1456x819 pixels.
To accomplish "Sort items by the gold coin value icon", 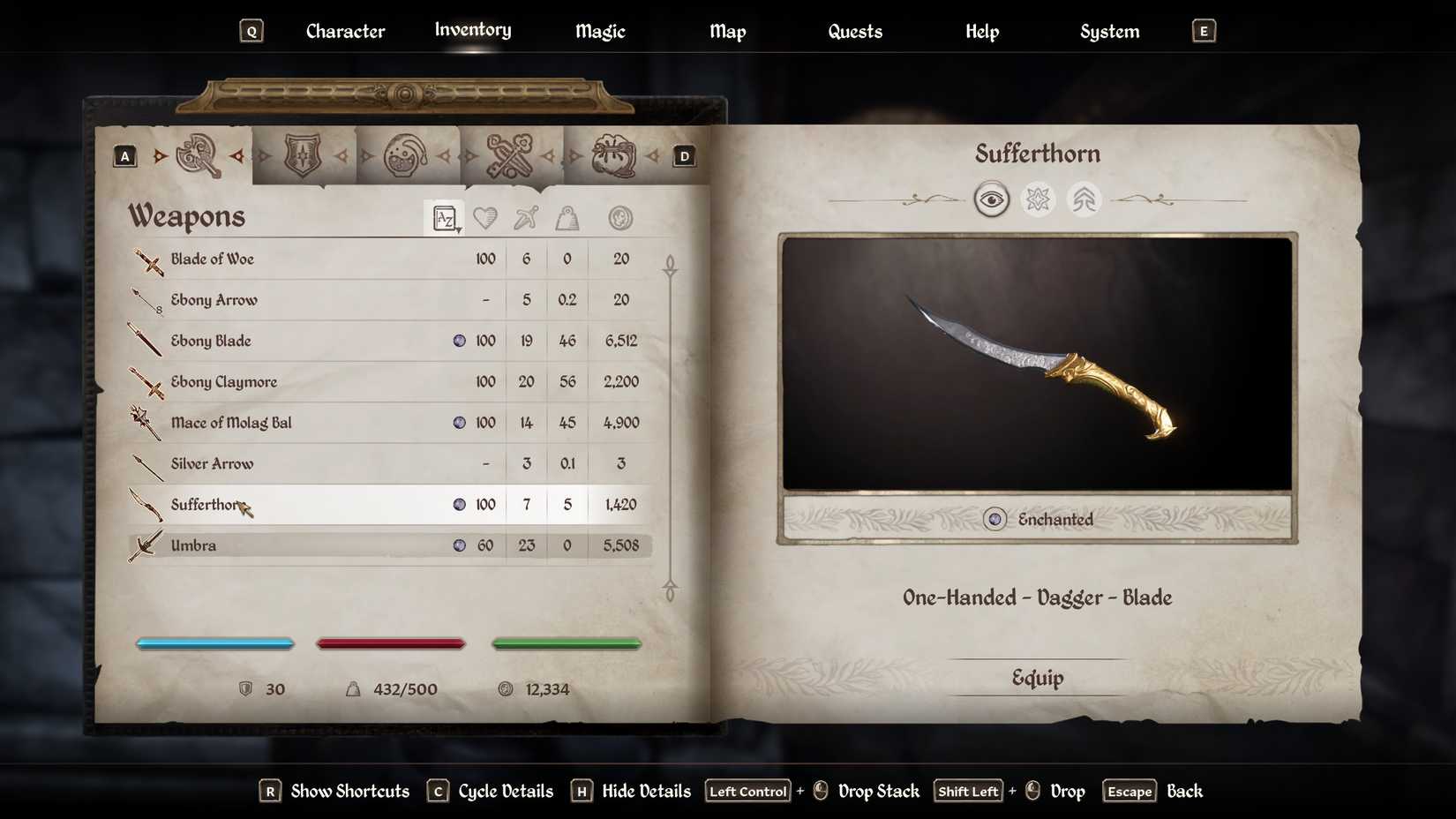I will coord(620,217).
